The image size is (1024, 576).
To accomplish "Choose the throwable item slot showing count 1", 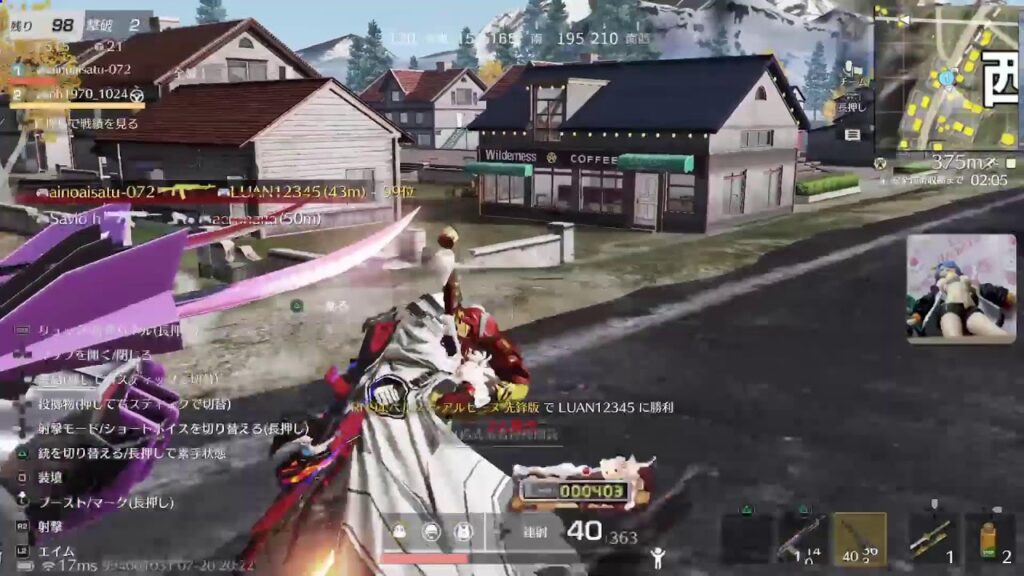I will tap(932, 539).
